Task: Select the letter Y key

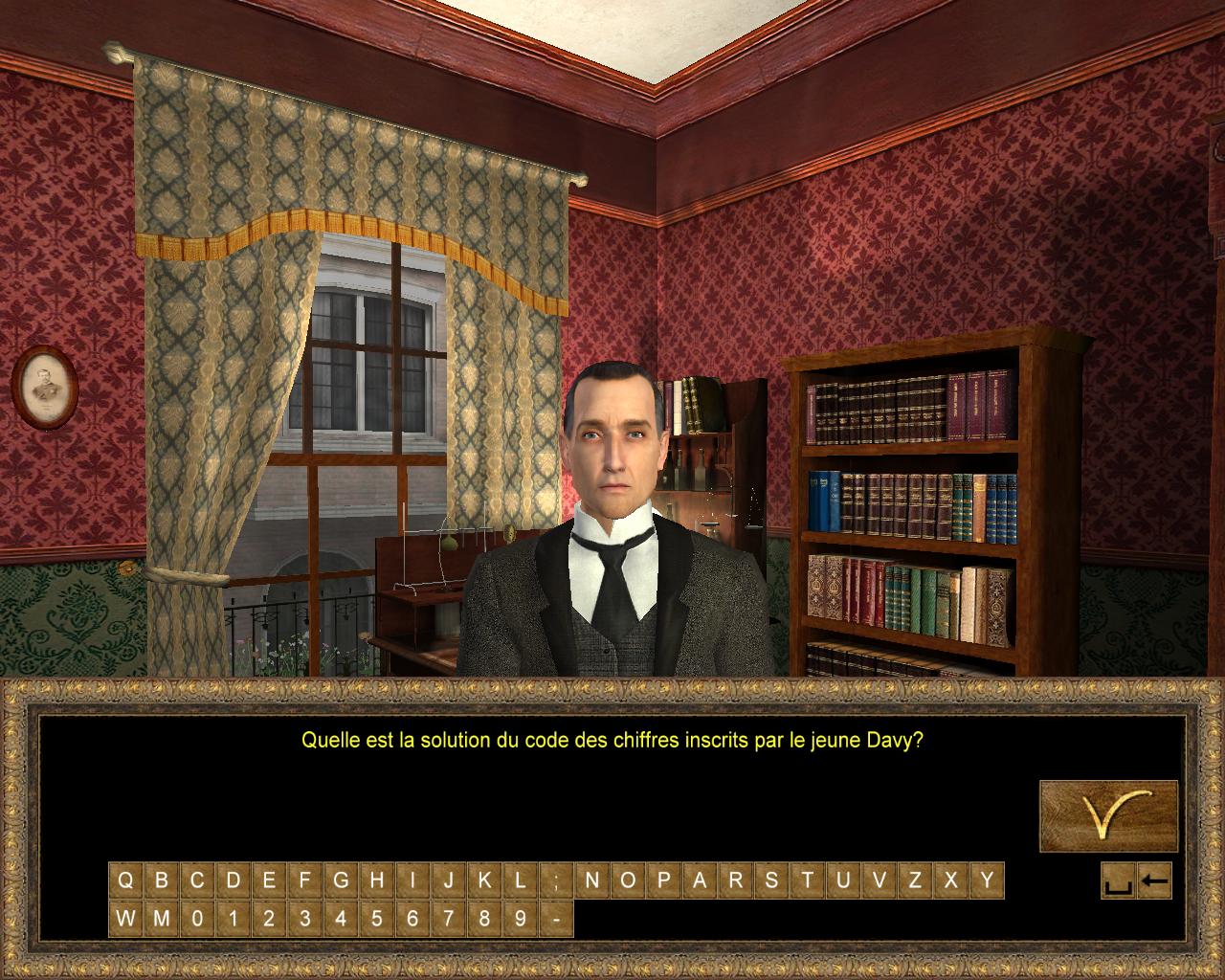Action: point(987,880)
